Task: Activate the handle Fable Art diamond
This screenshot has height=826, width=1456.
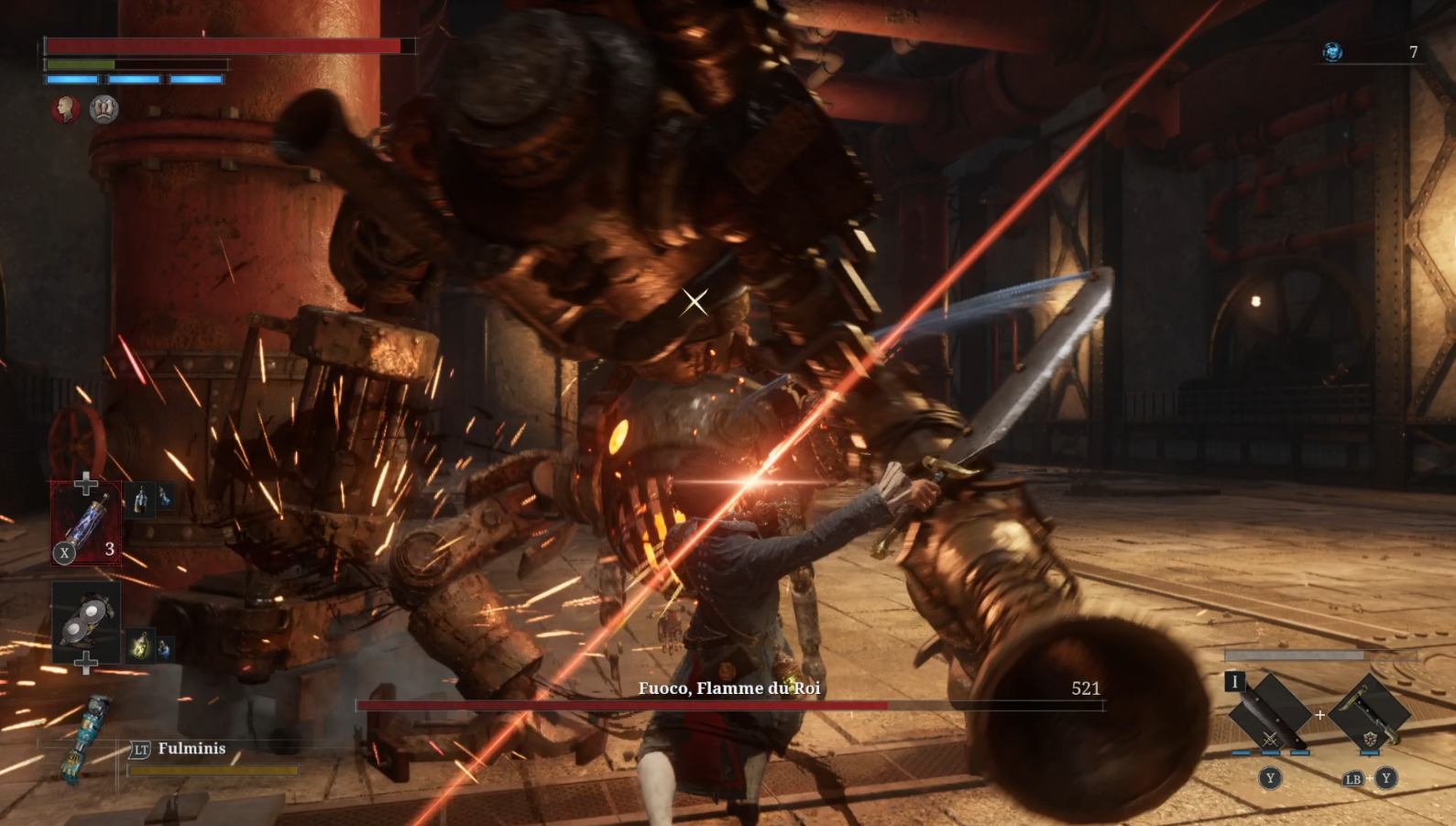Action: point(1369,712)
